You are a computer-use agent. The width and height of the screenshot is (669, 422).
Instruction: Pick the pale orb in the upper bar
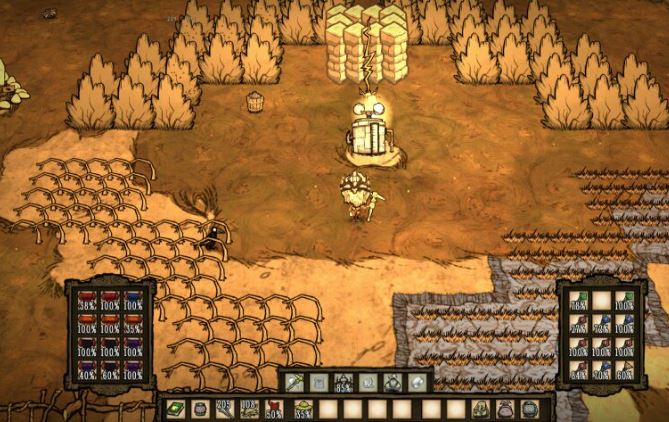coord(417,382)
